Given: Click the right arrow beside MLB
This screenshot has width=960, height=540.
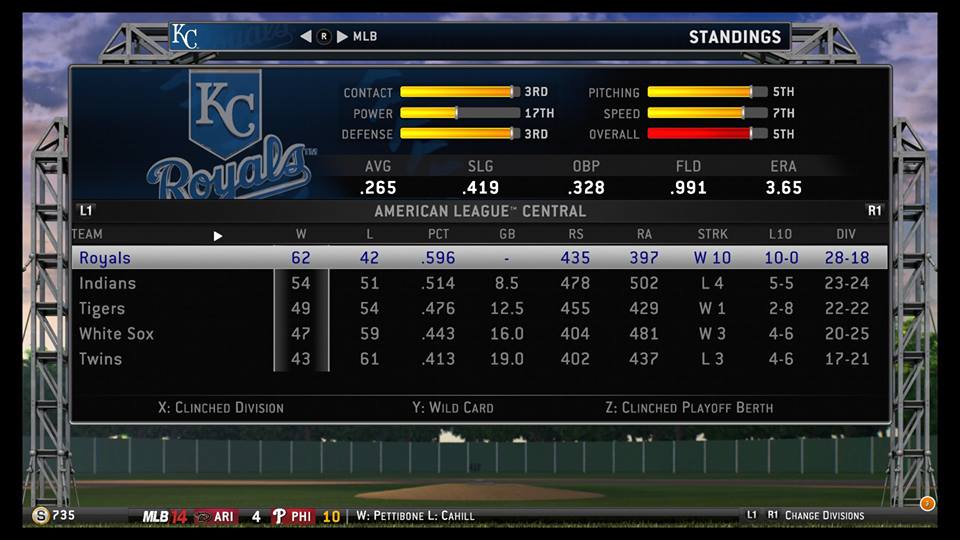Looking at the screenshot, I should [x=342, y=37].
